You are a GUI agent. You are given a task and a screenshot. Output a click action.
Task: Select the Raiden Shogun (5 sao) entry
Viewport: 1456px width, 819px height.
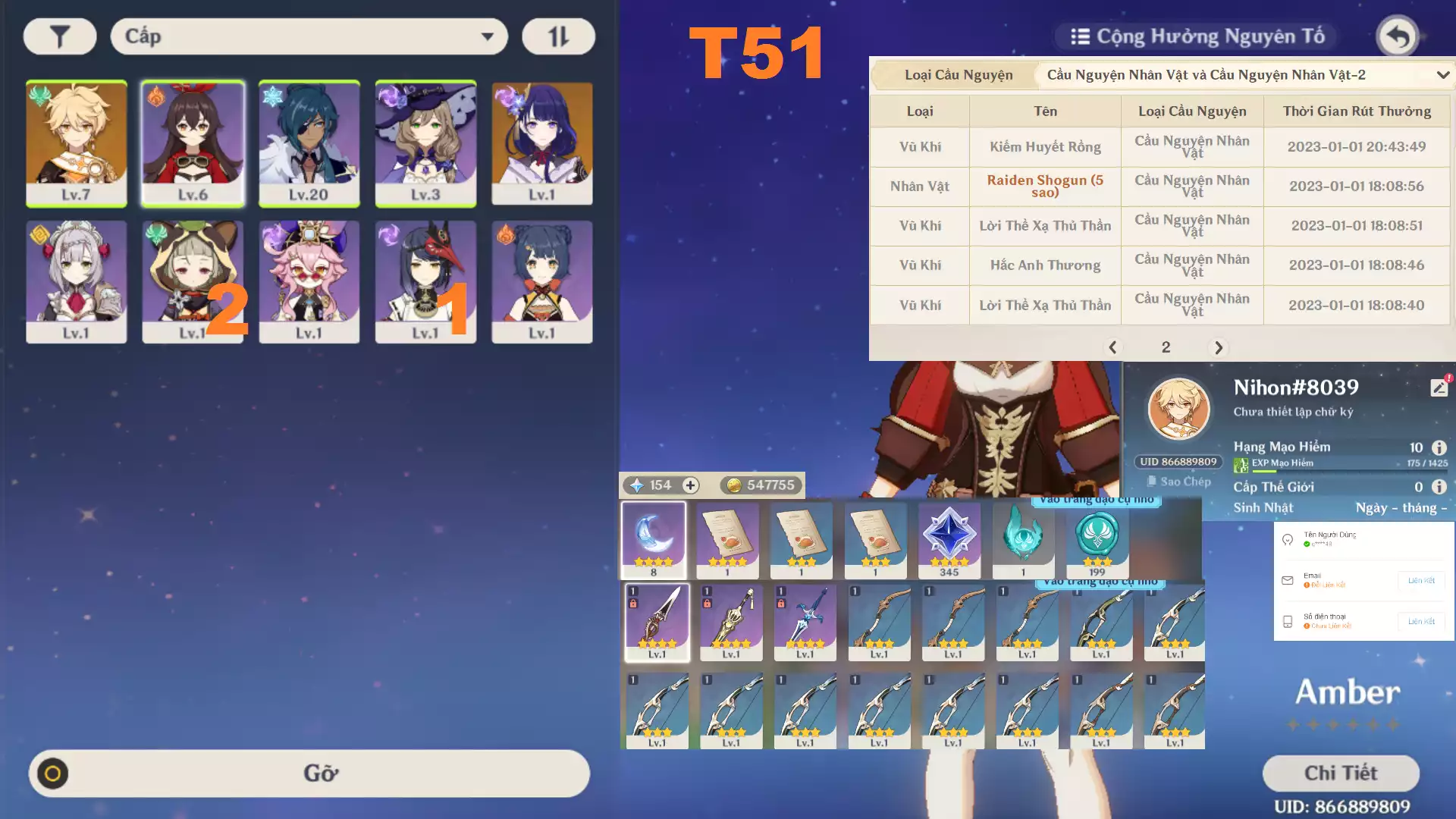(1044, 187)
